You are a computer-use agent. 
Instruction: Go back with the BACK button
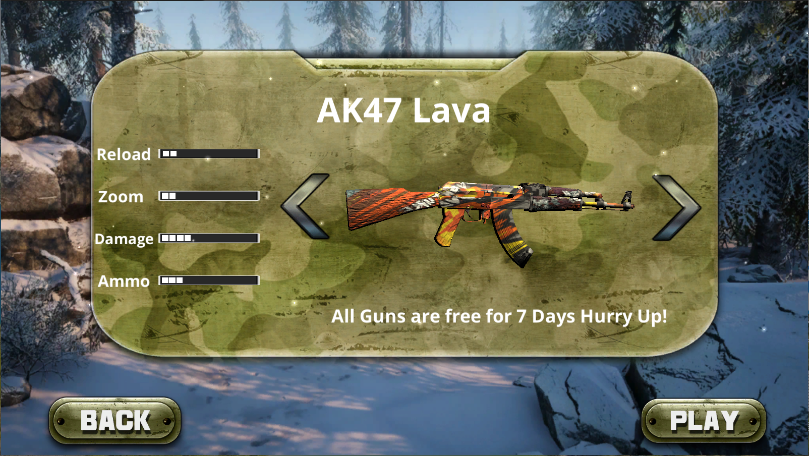pyautogui.click(x=115, y=420)
